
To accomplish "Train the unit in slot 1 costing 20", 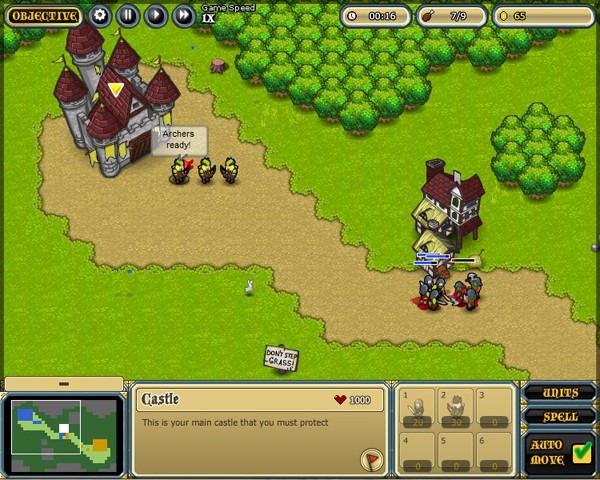I will 418,410.
